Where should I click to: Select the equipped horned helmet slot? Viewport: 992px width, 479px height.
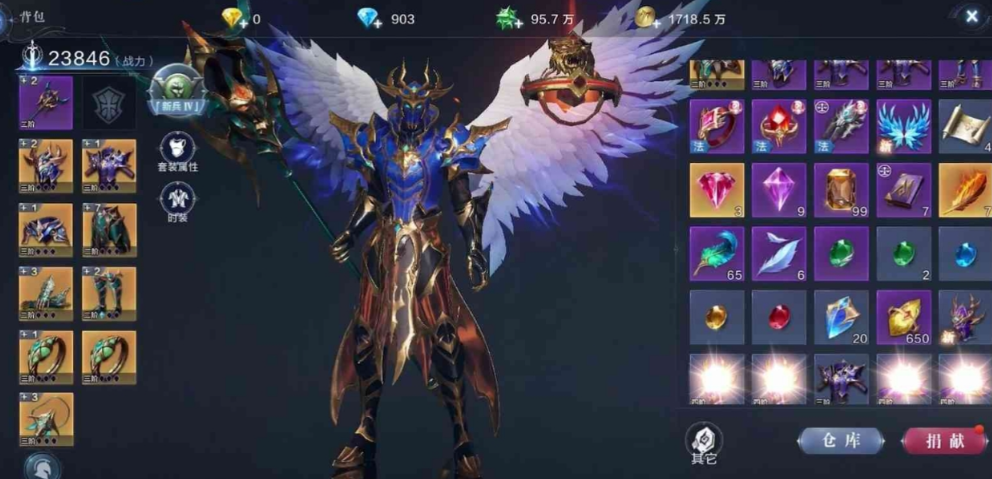point(46,167)
